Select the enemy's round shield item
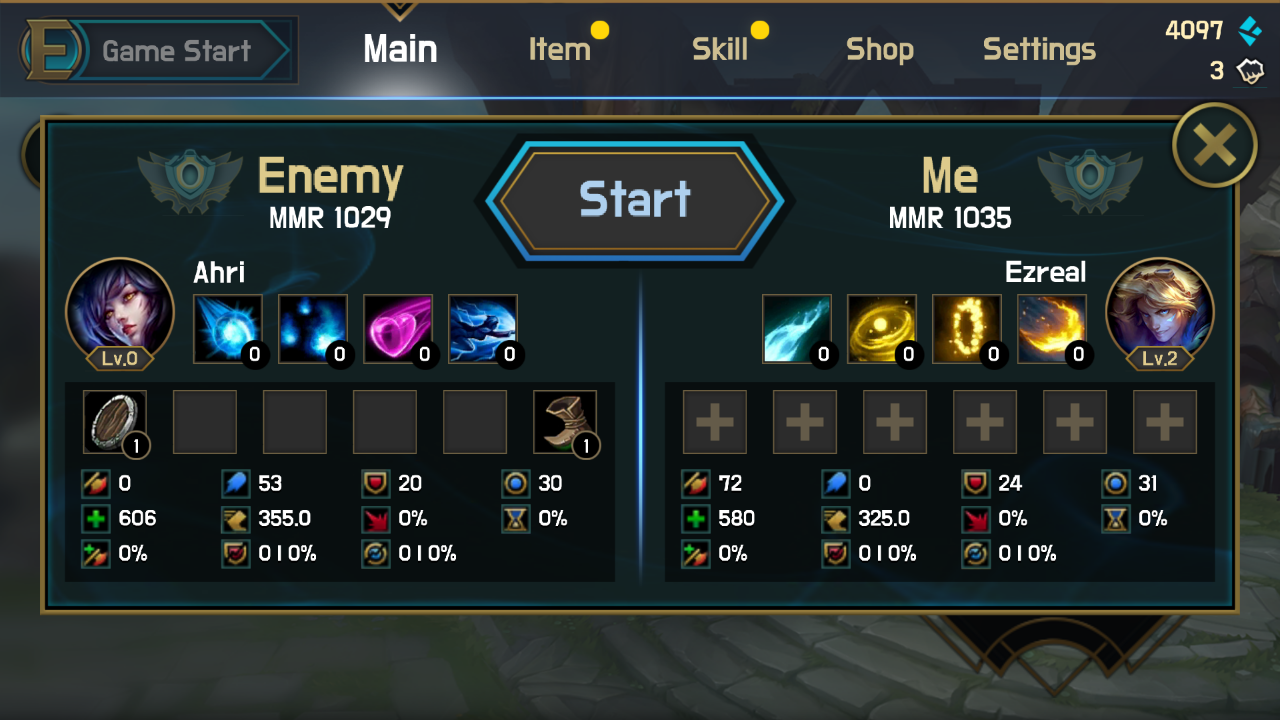 click(x=115, y=422)
